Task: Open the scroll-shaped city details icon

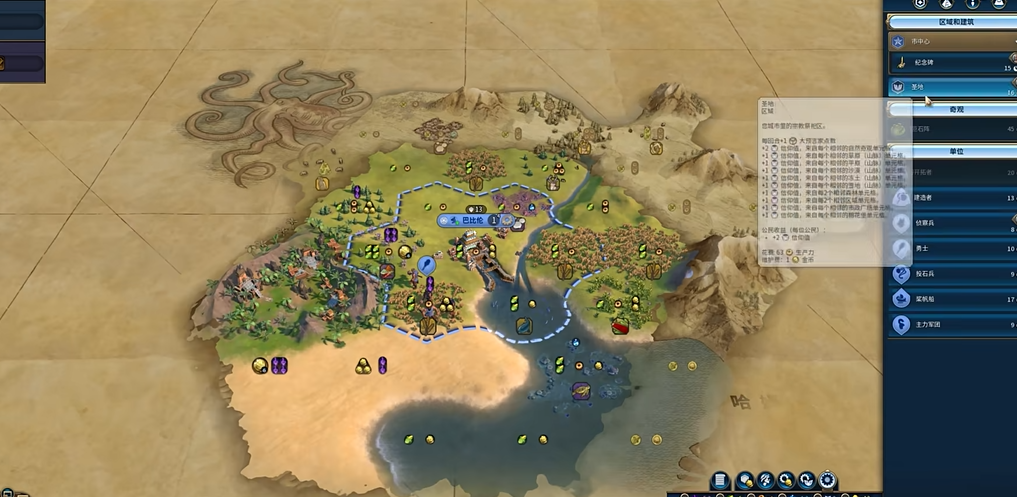Action: click(721, 482)
